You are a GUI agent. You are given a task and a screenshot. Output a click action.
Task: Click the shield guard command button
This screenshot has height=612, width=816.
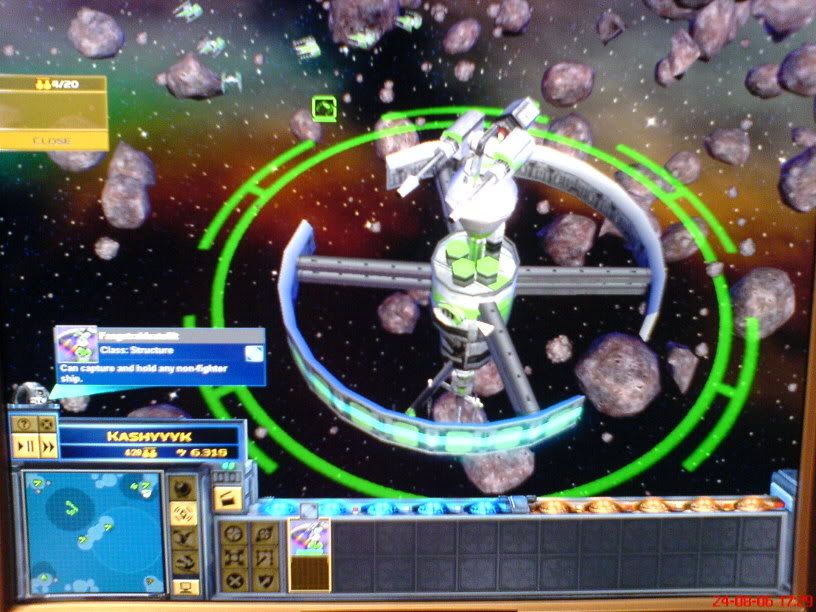click(x=265, y=579)
